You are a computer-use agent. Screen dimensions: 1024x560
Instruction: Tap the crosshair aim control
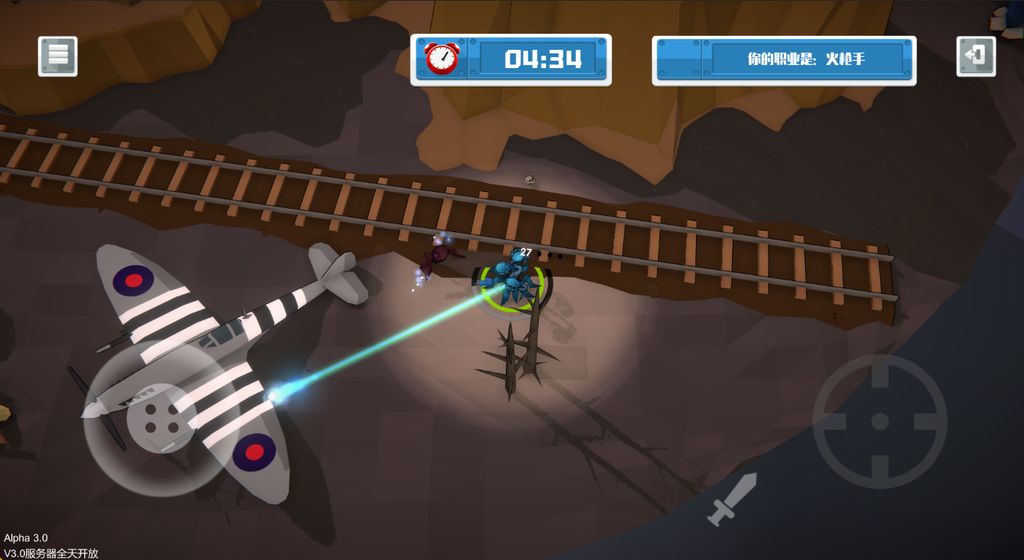[x=879, y=421]
